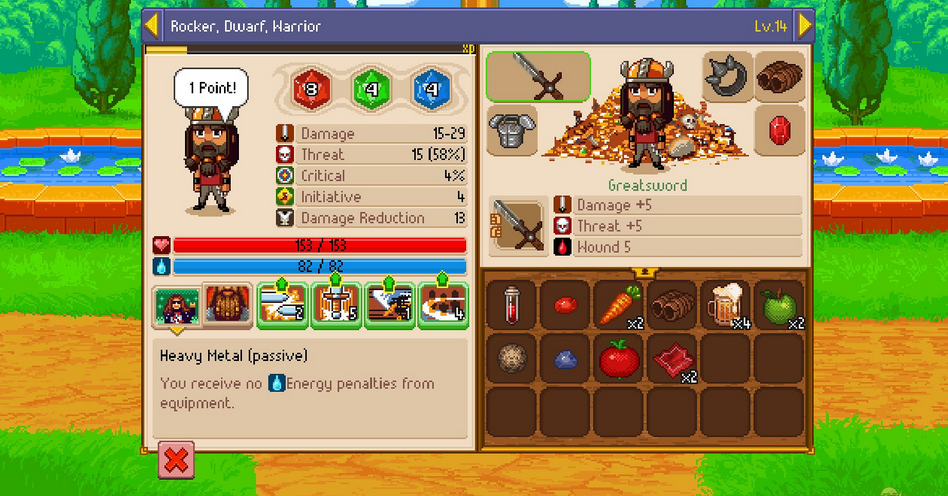Viewport: 948px width, 496px height.
Task: Select the carrot stack in inventory
Action: pos(619,304)
